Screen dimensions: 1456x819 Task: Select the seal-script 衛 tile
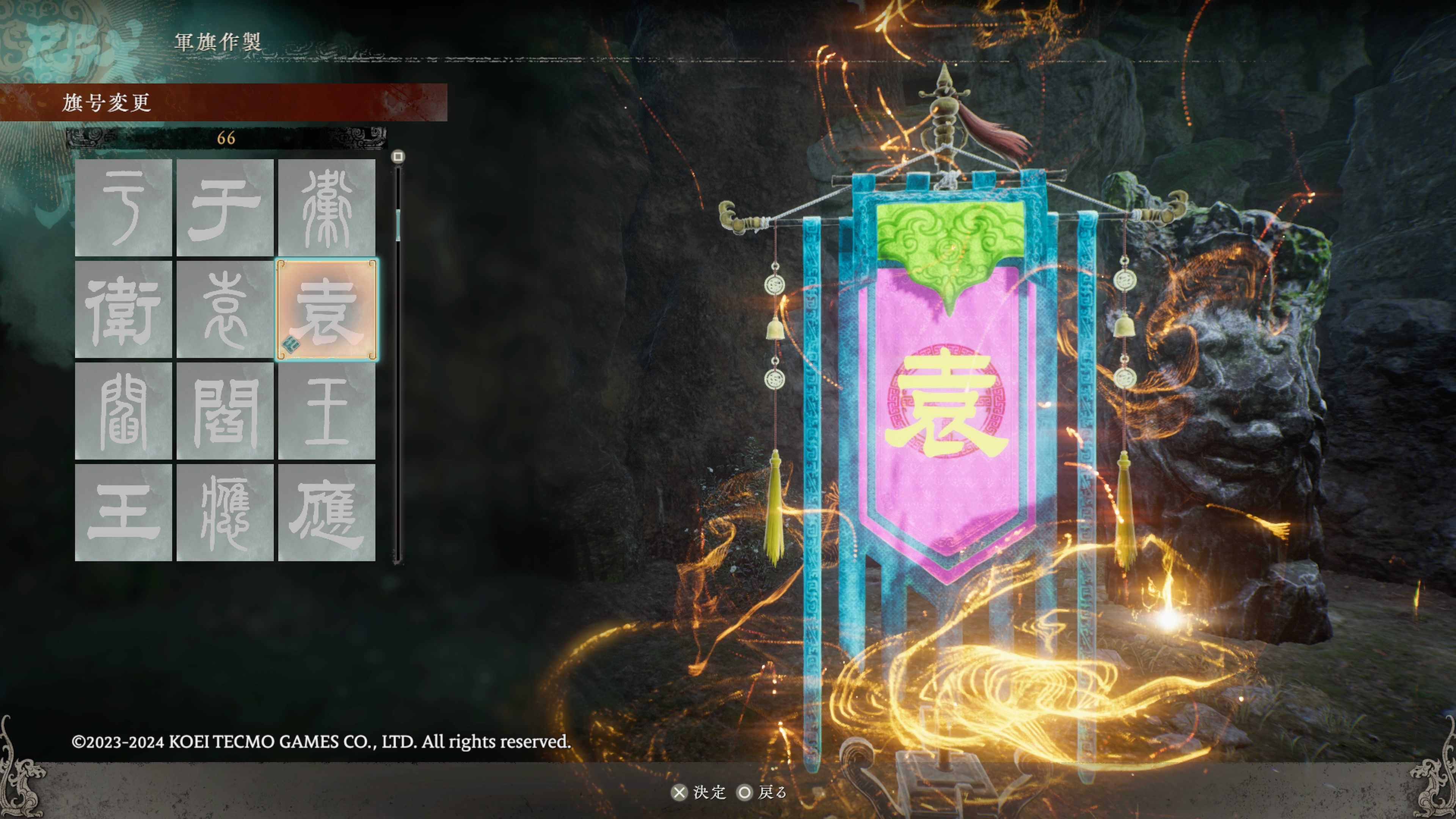327,207
